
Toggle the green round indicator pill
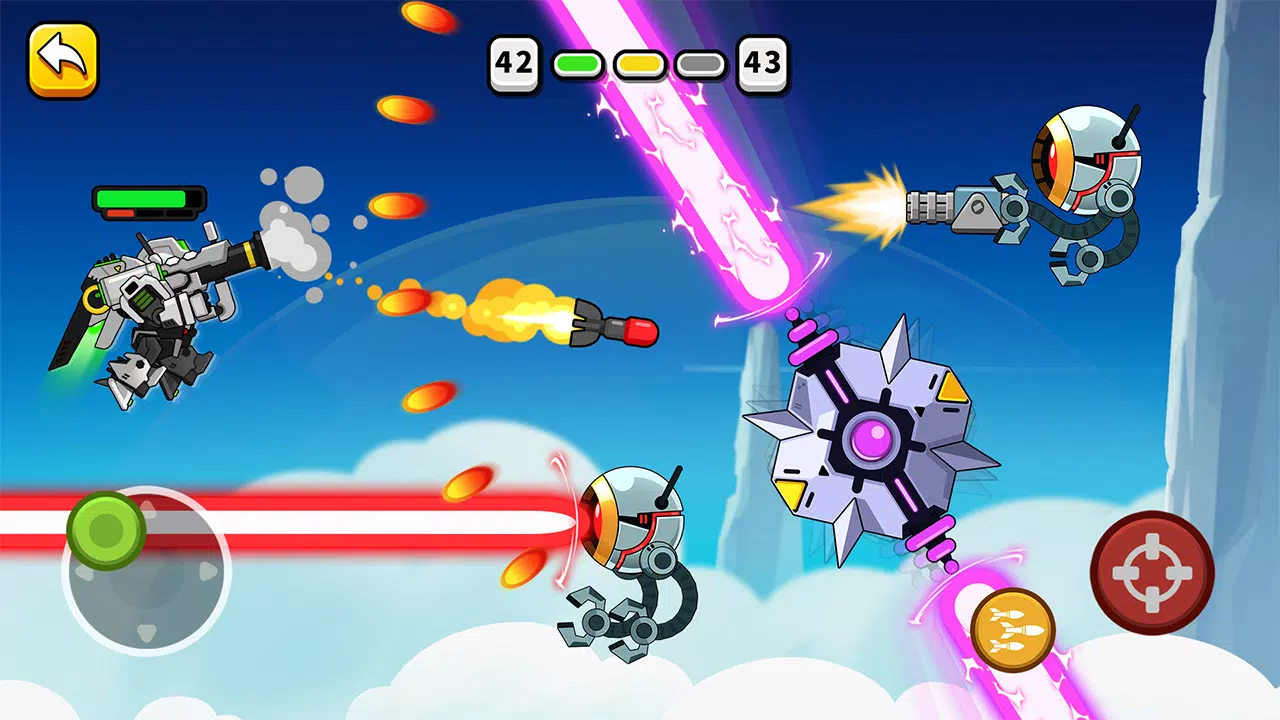tap(576, 62)
